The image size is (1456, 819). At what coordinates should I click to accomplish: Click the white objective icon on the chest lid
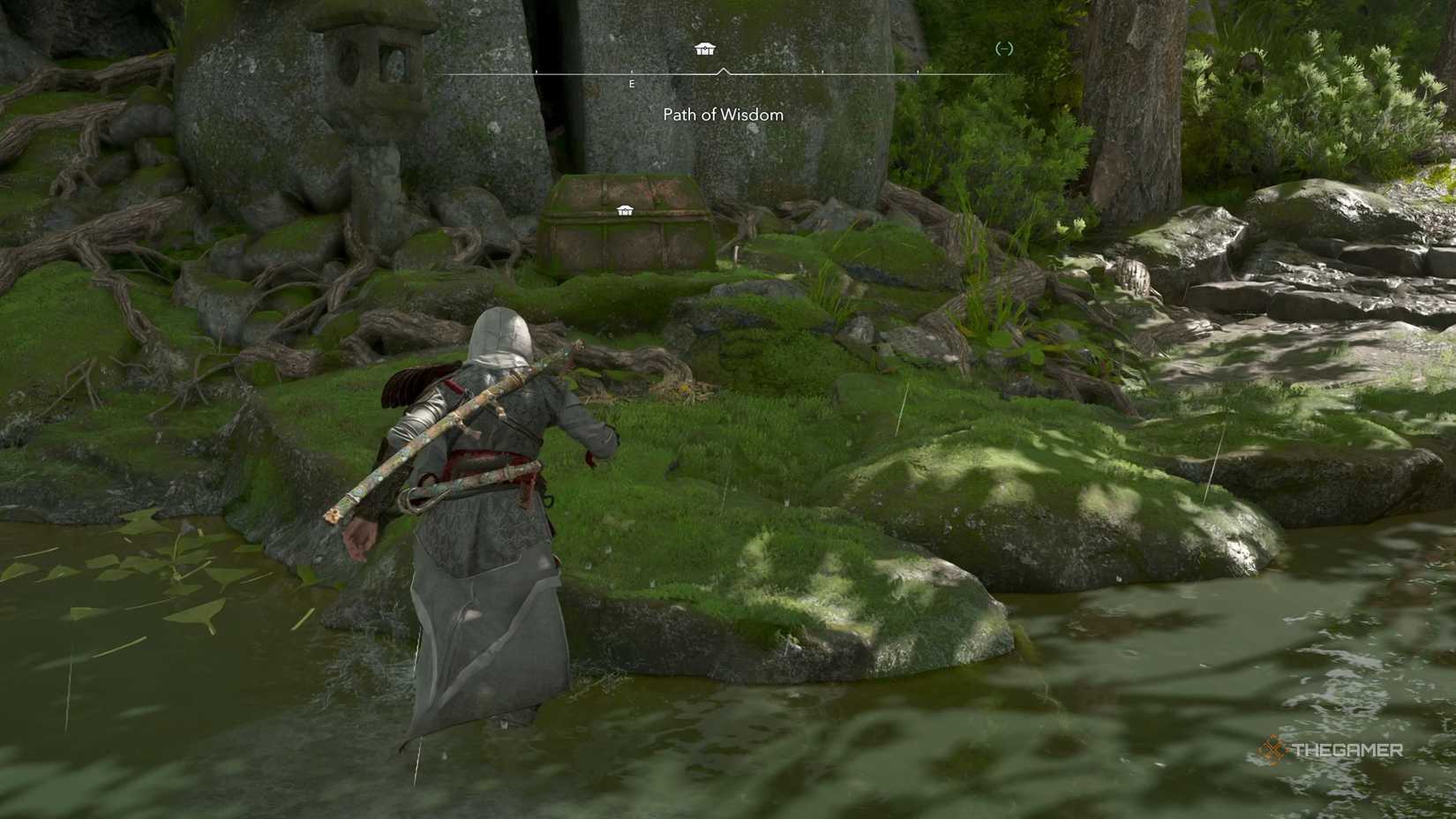click(x=627, y=212)
